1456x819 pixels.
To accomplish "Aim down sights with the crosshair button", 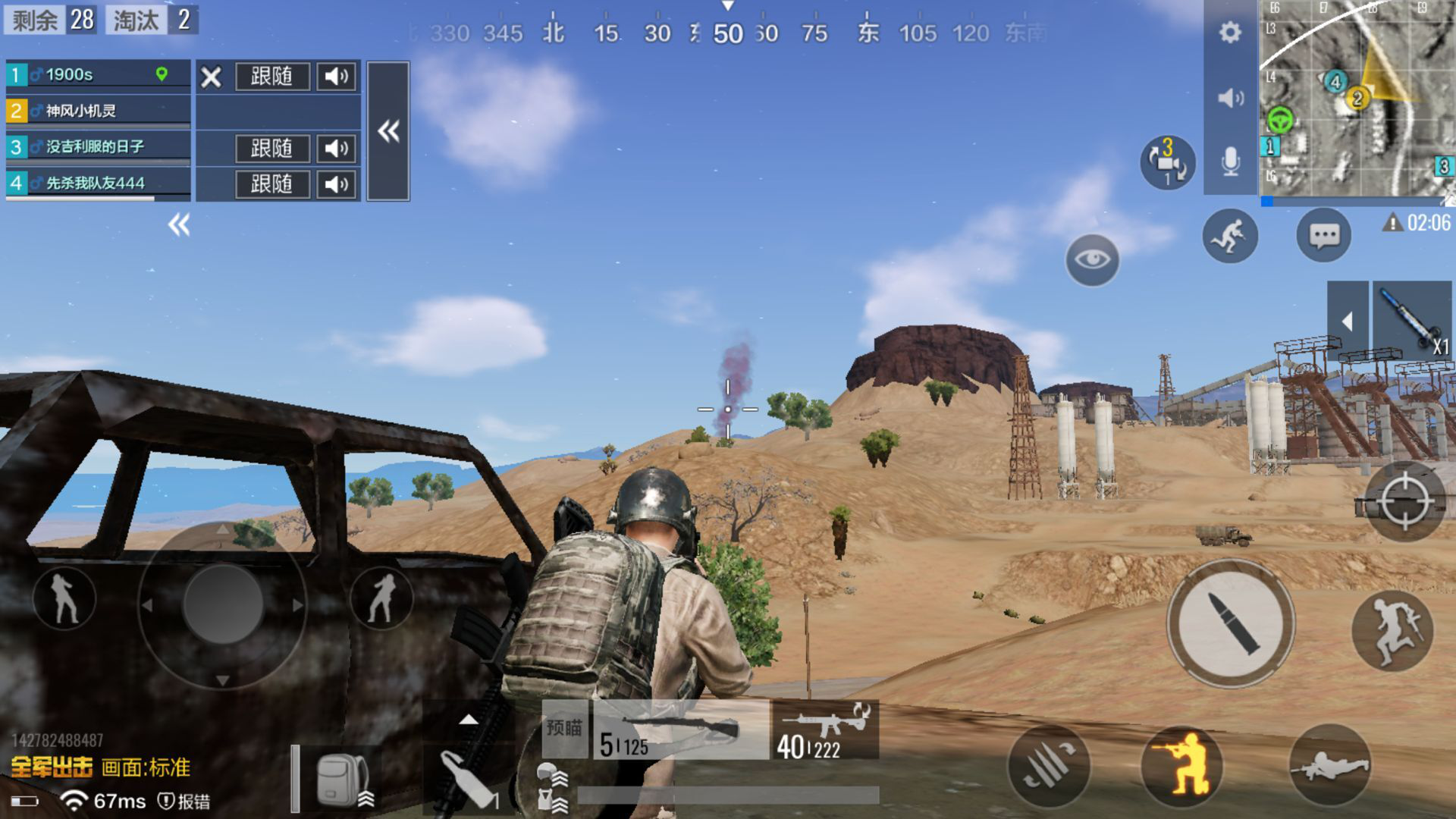I will [x=1403, y=501].
